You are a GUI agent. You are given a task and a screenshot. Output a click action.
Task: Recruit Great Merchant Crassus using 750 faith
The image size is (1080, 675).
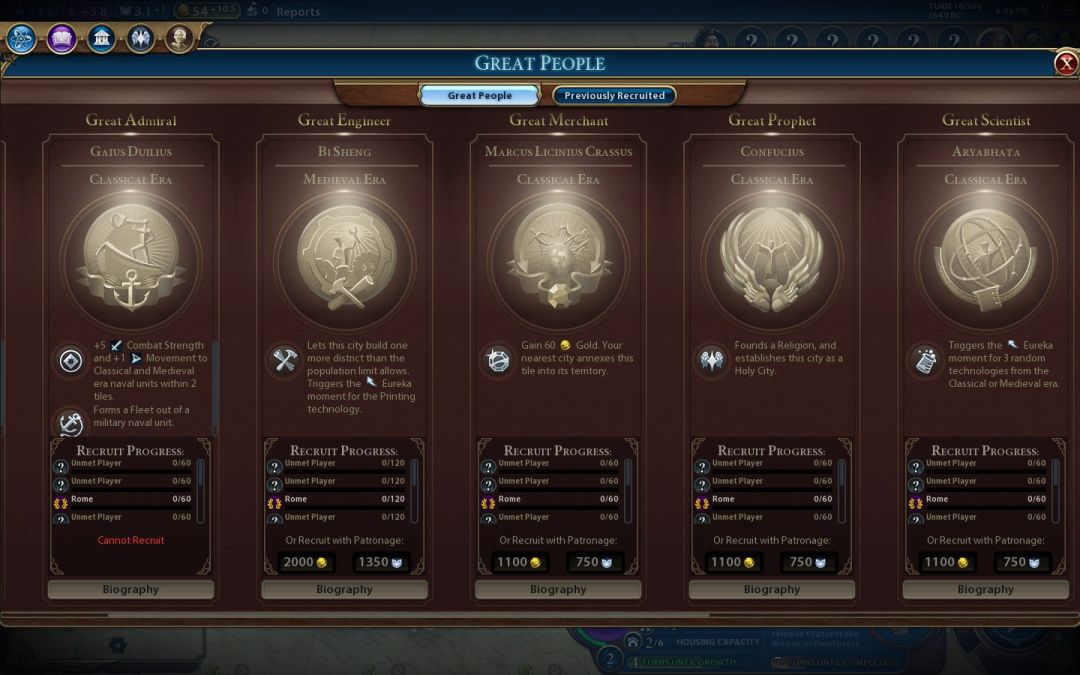pyautogui.click(x=595, y=562)
